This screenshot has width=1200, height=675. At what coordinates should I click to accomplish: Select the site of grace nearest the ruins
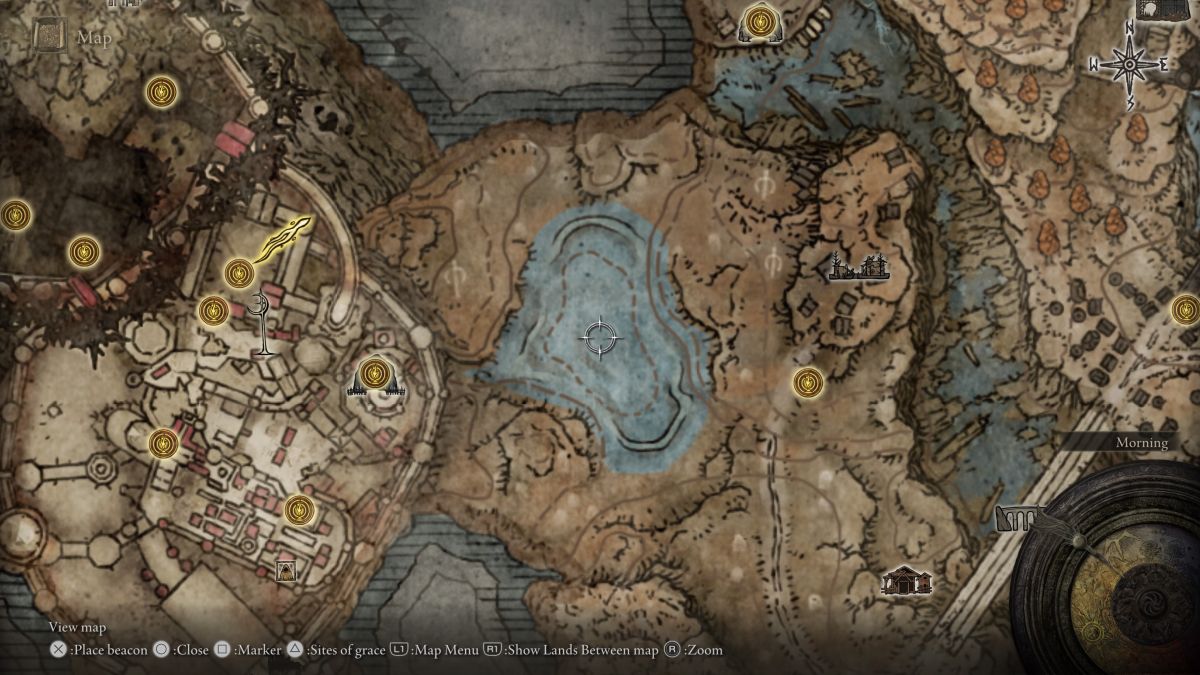[x=808, y=381]
